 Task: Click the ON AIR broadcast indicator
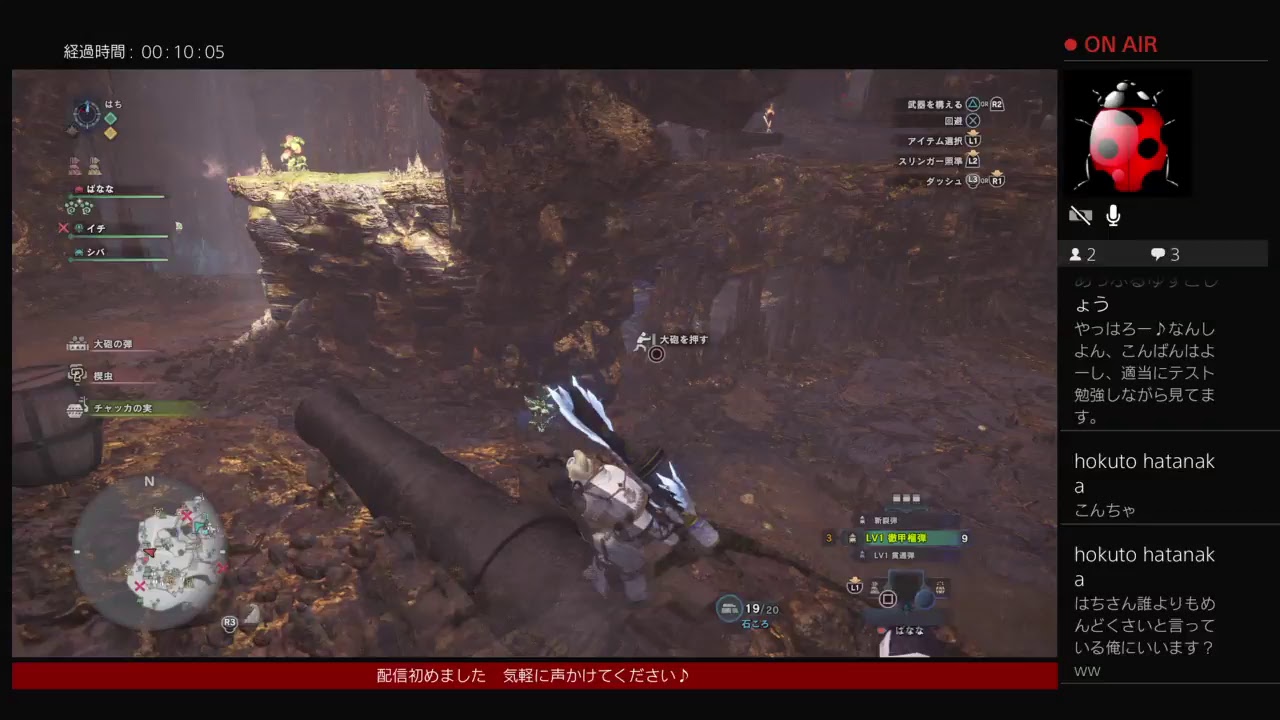[1110, 44]
